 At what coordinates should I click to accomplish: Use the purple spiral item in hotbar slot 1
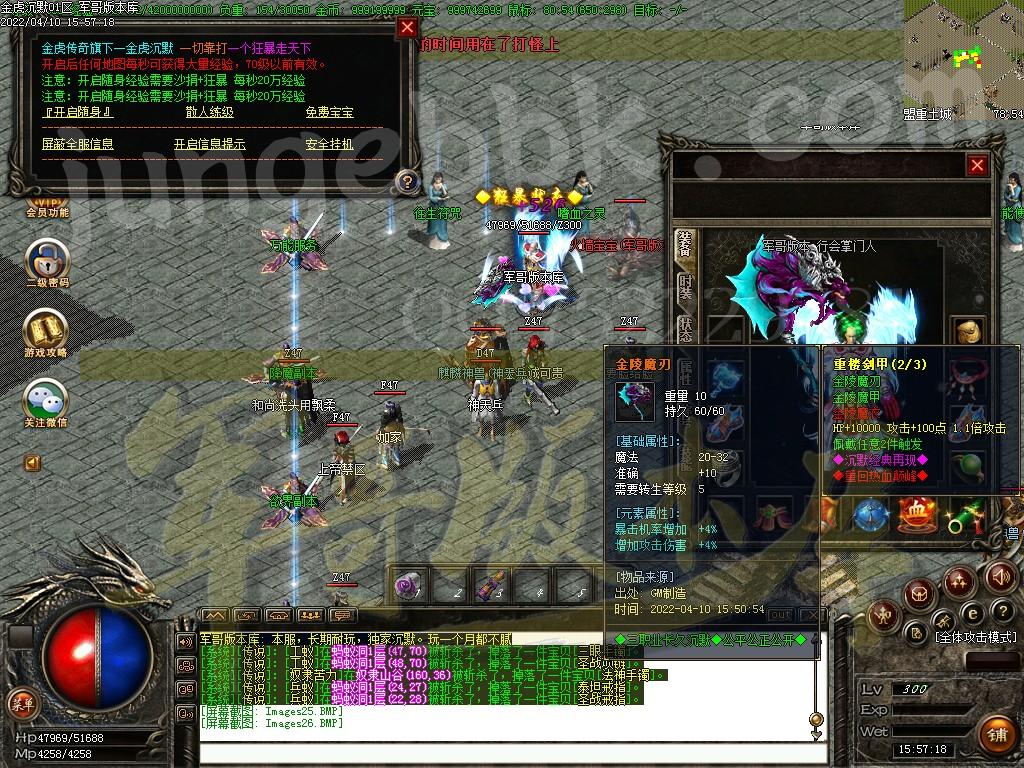pos(407,587)
